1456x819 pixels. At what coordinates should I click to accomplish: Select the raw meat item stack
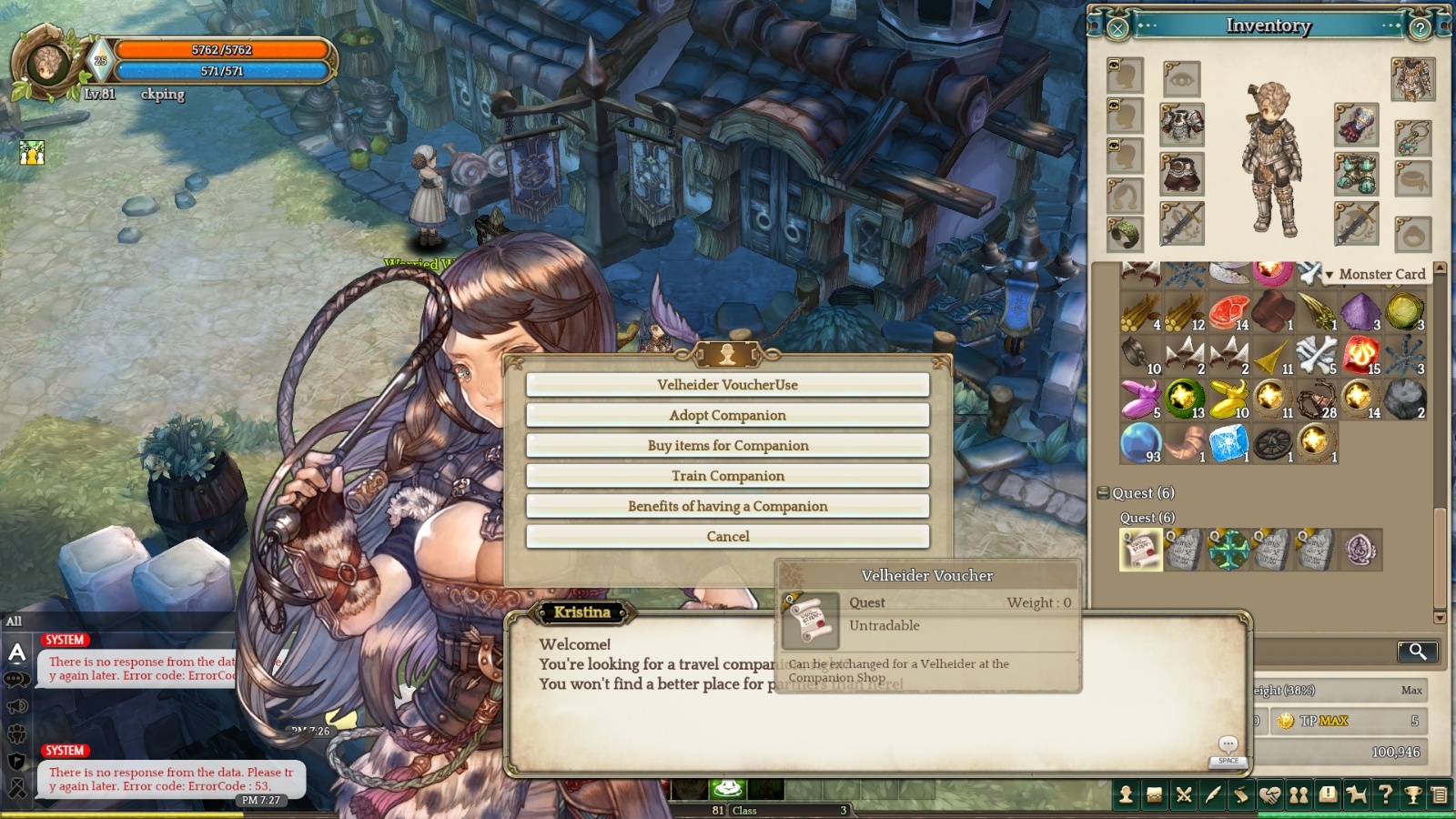(x=1228, y=311)
